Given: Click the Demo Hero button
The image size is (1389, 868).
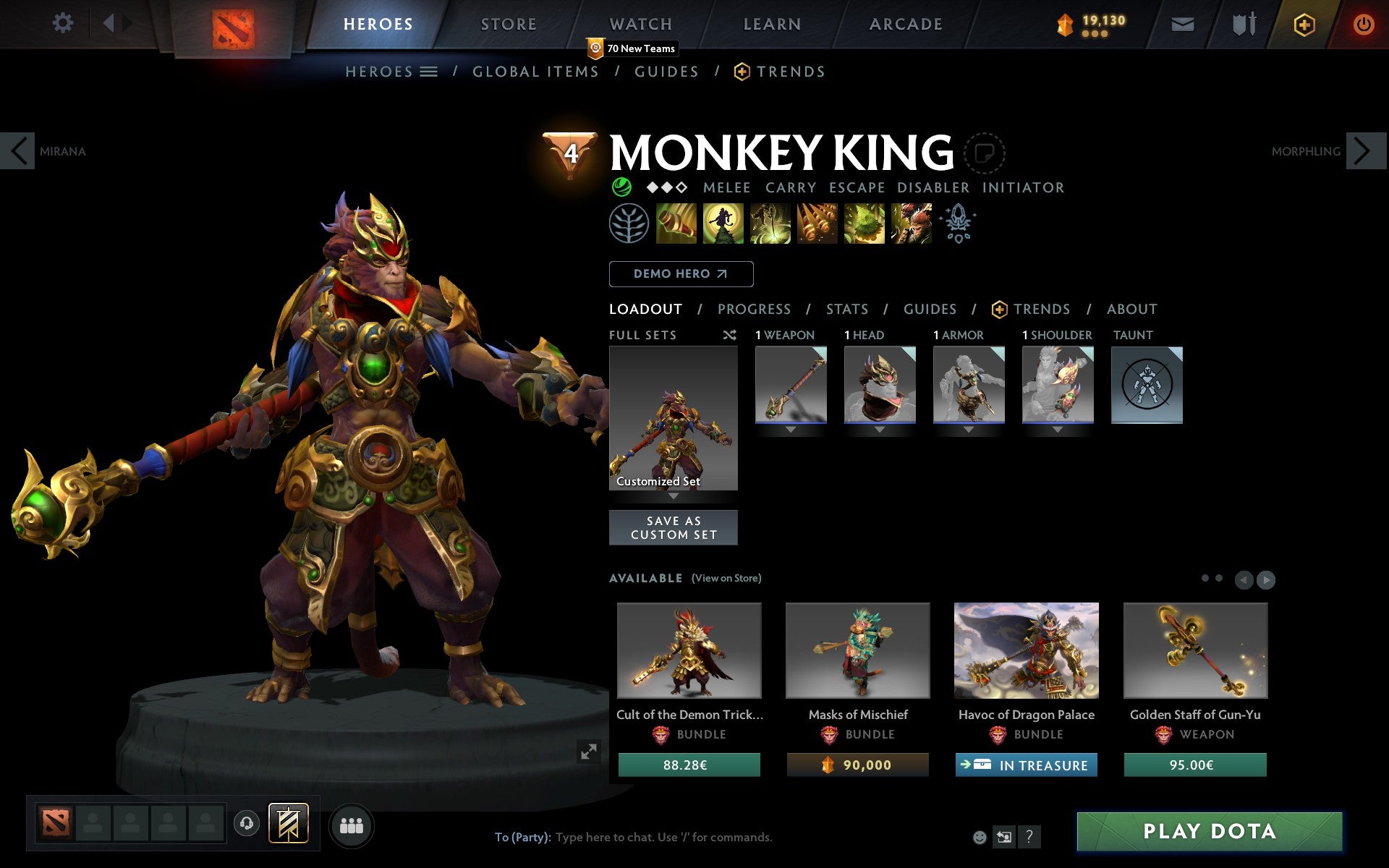Looking at the screenshot, I should (681, 274).
